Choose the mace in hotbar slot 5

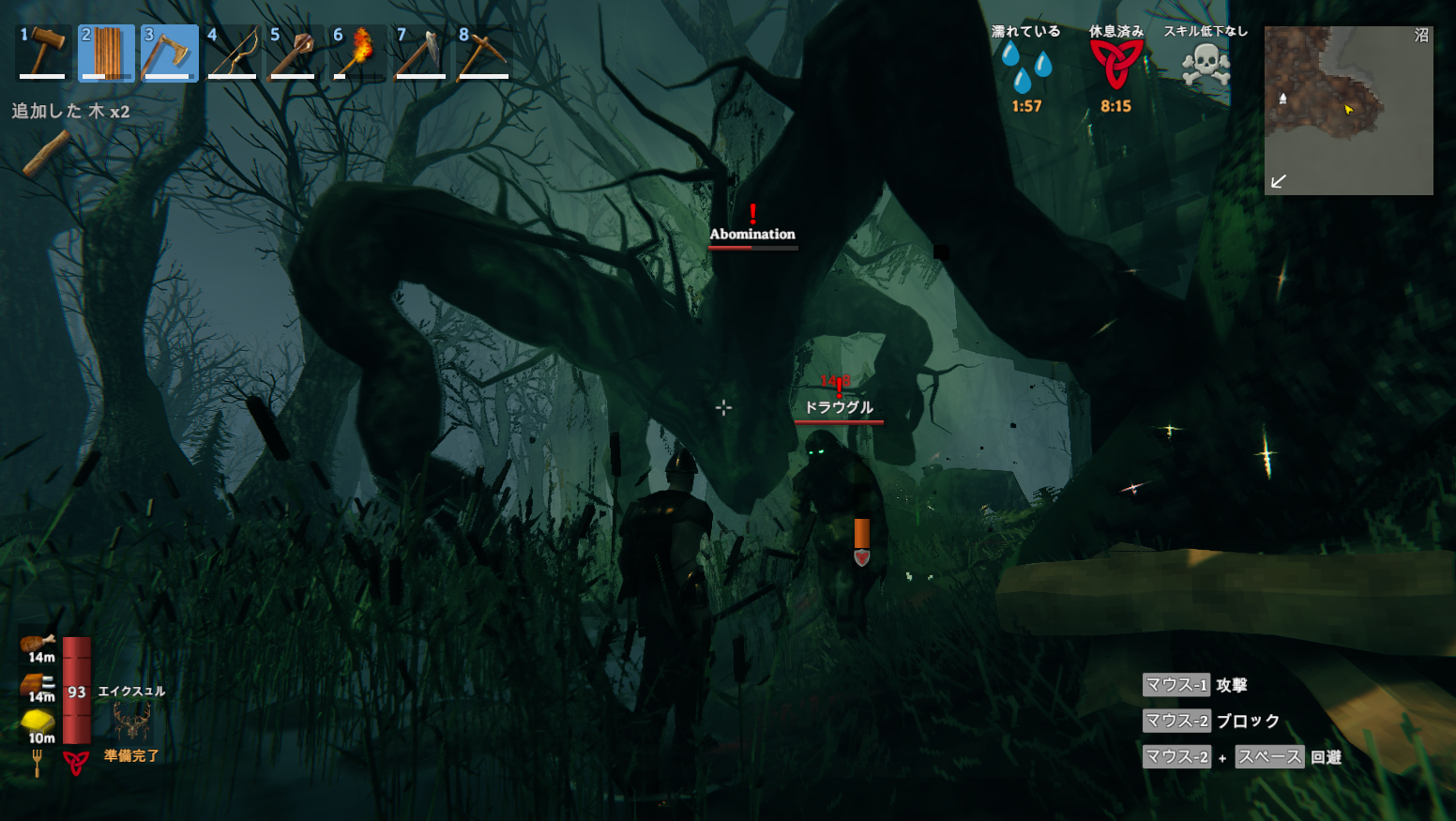click(295, 53)
